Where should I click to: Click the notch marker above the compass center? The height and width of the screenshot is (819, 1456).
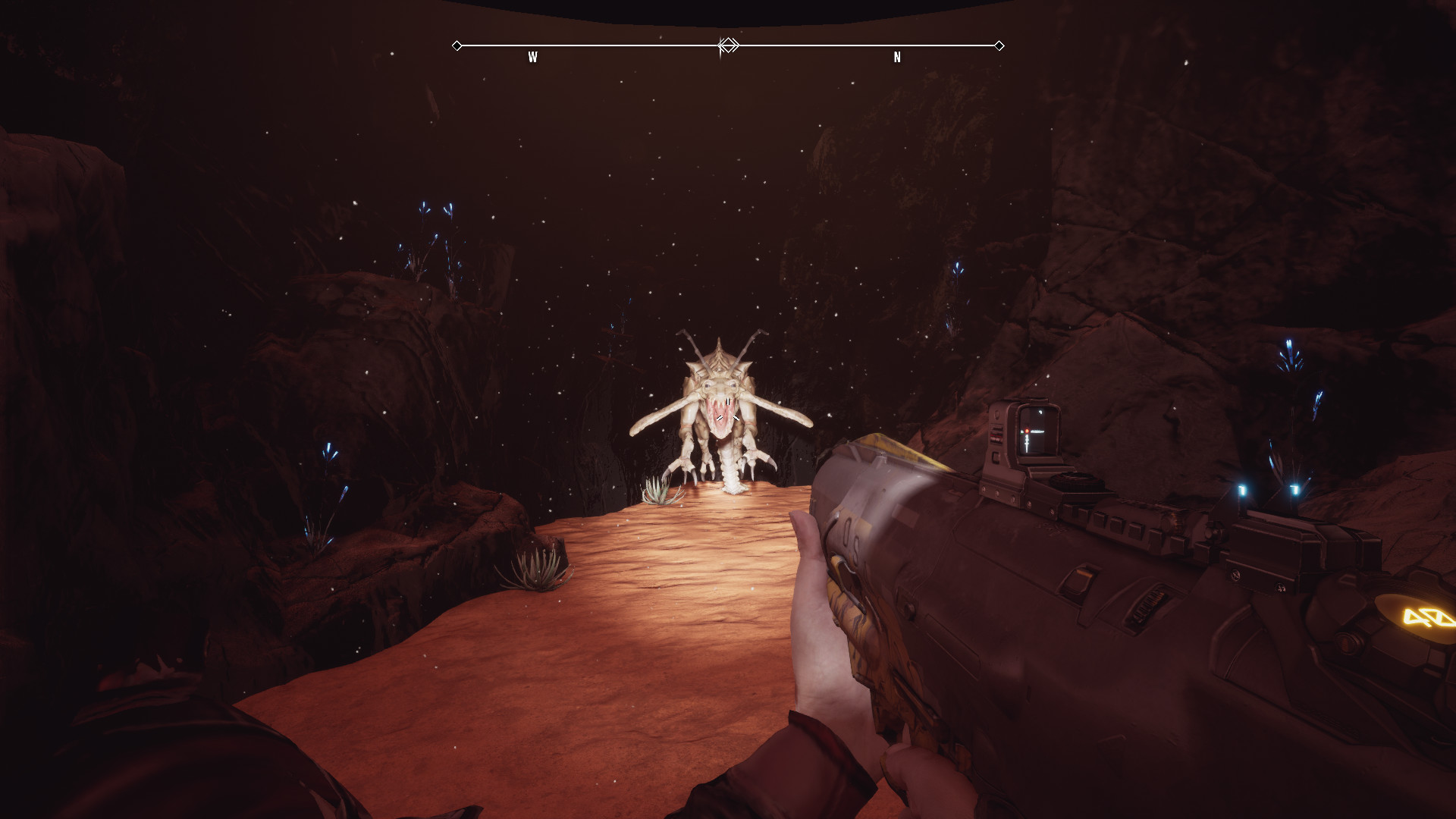click(721, 35)
